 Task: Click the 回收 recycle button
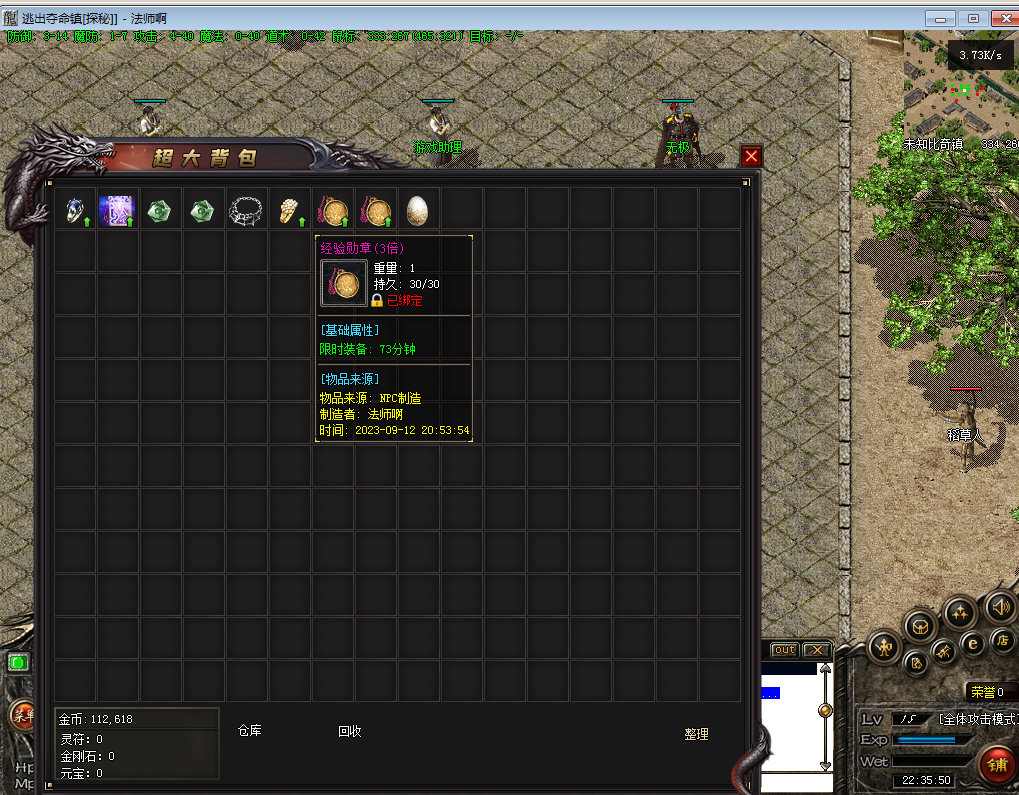pyautogui.click(x=349, y=731)
